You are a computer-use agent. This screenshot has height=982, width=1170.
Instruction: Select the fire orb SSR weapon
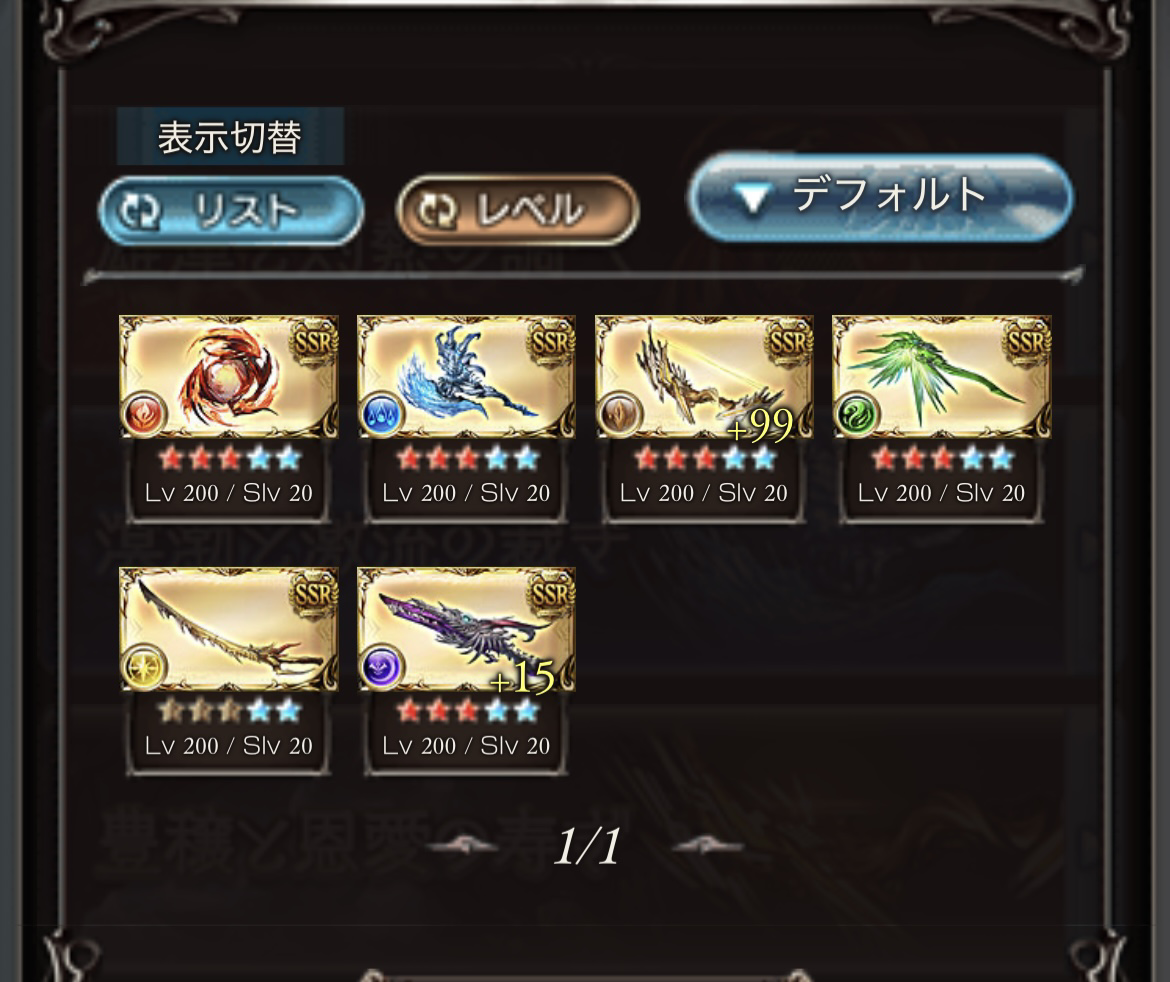click(229, 378)
